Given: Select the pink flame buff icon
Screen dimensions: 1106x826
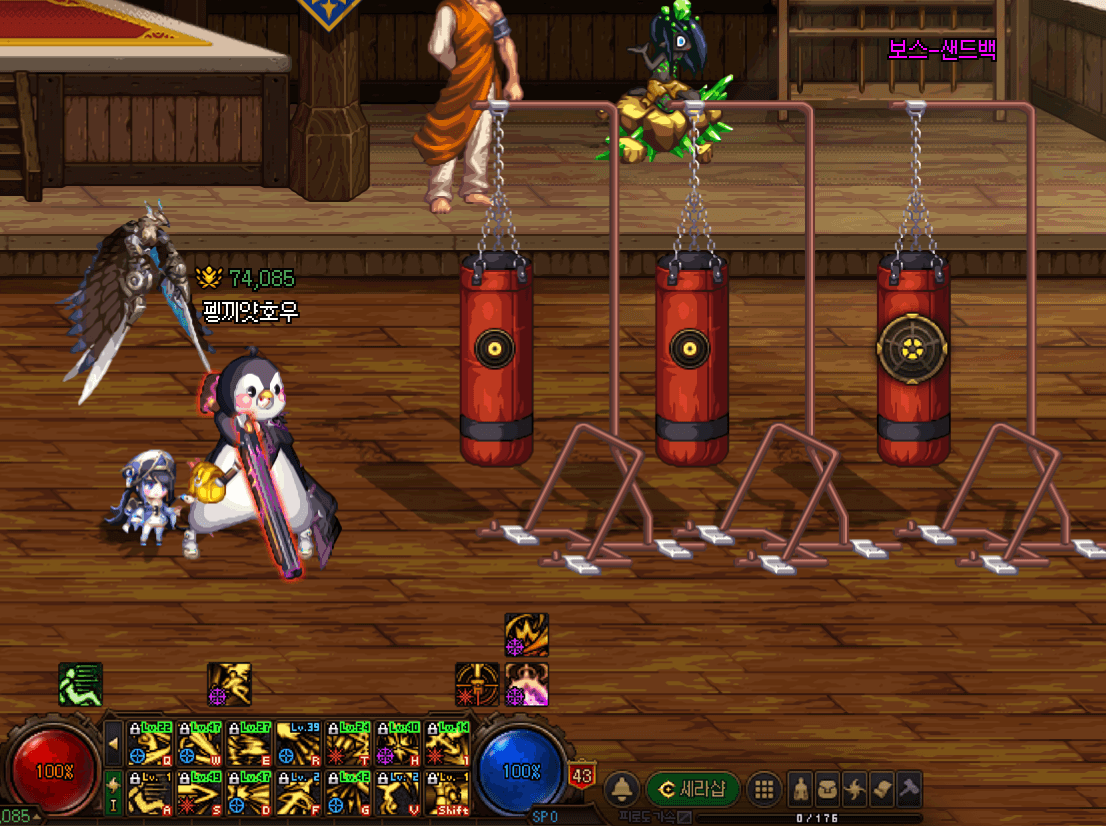Looking at the screenshot, I should point(526,684).
